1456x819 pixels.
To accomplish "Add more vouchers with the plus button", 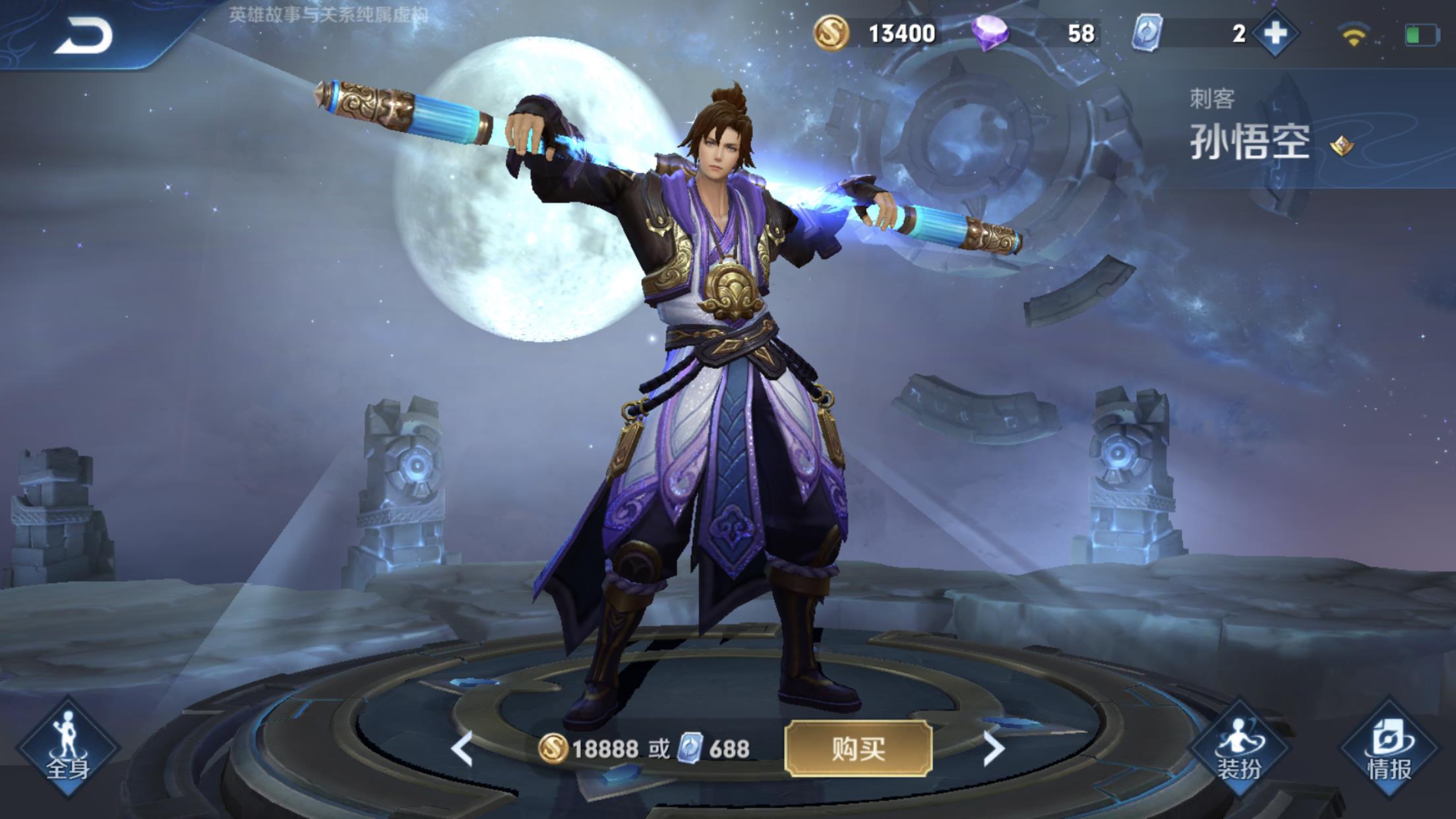I will click(x=1275, y=33).
